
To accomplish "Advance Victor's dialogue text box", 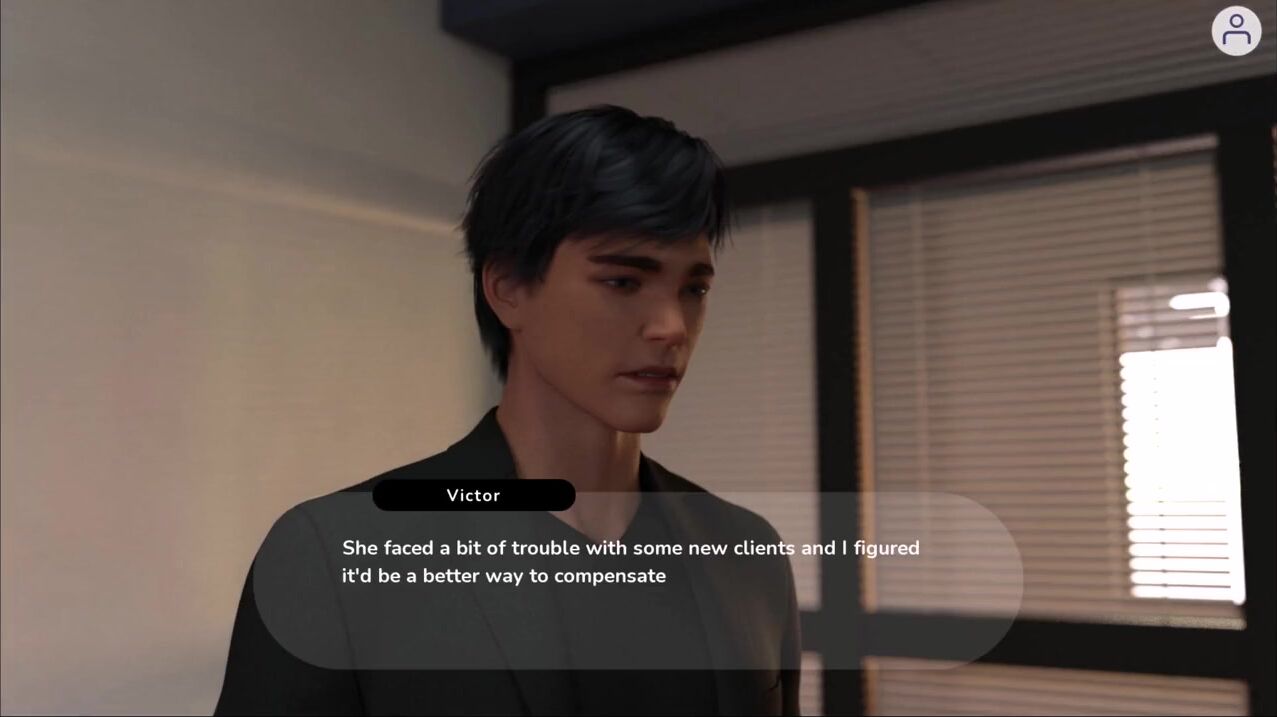I will pyautogui.click(x=637, y=580).
